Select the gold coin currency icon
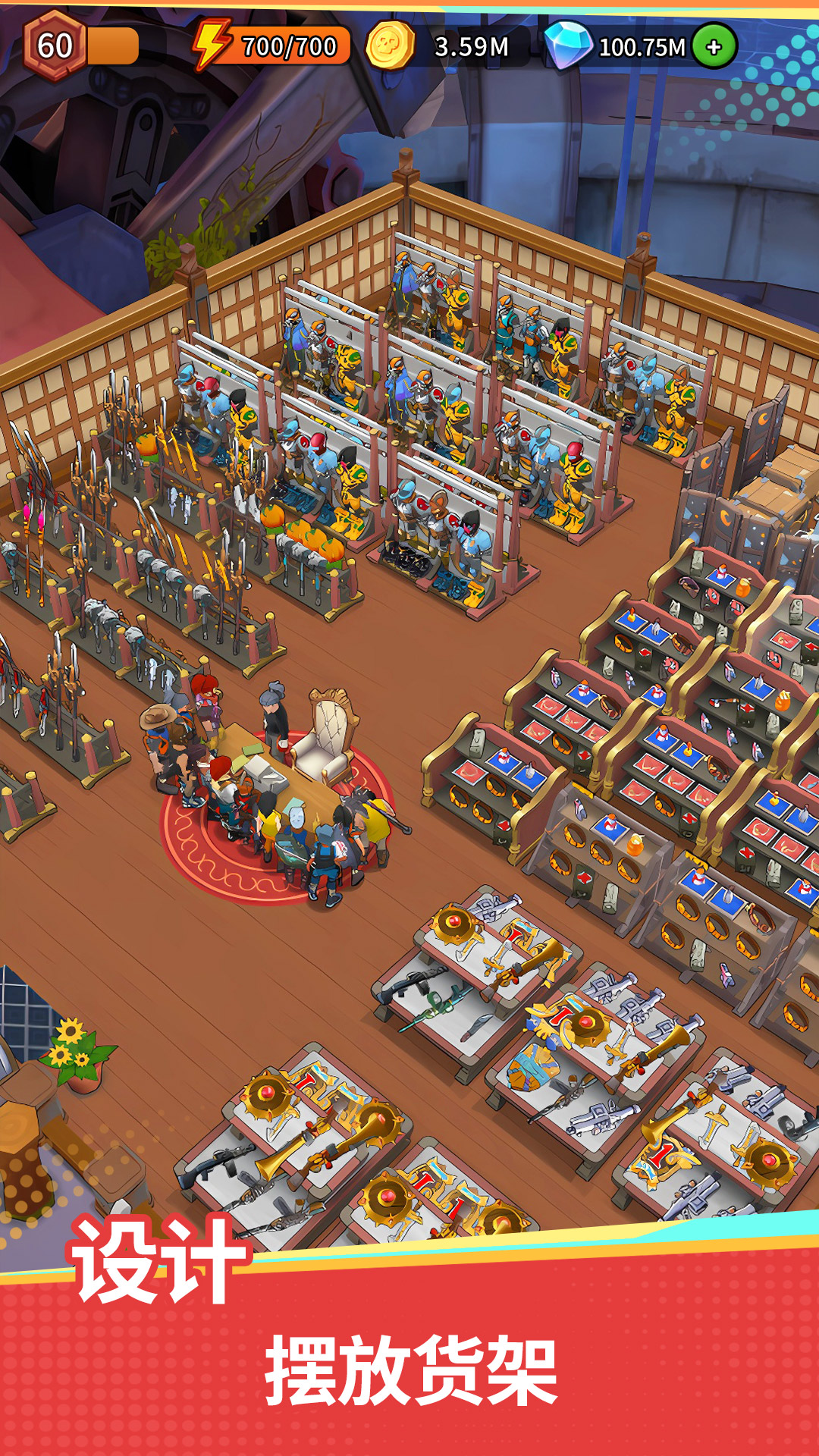Screen dimensions: 819x1456 pos(391,46)
